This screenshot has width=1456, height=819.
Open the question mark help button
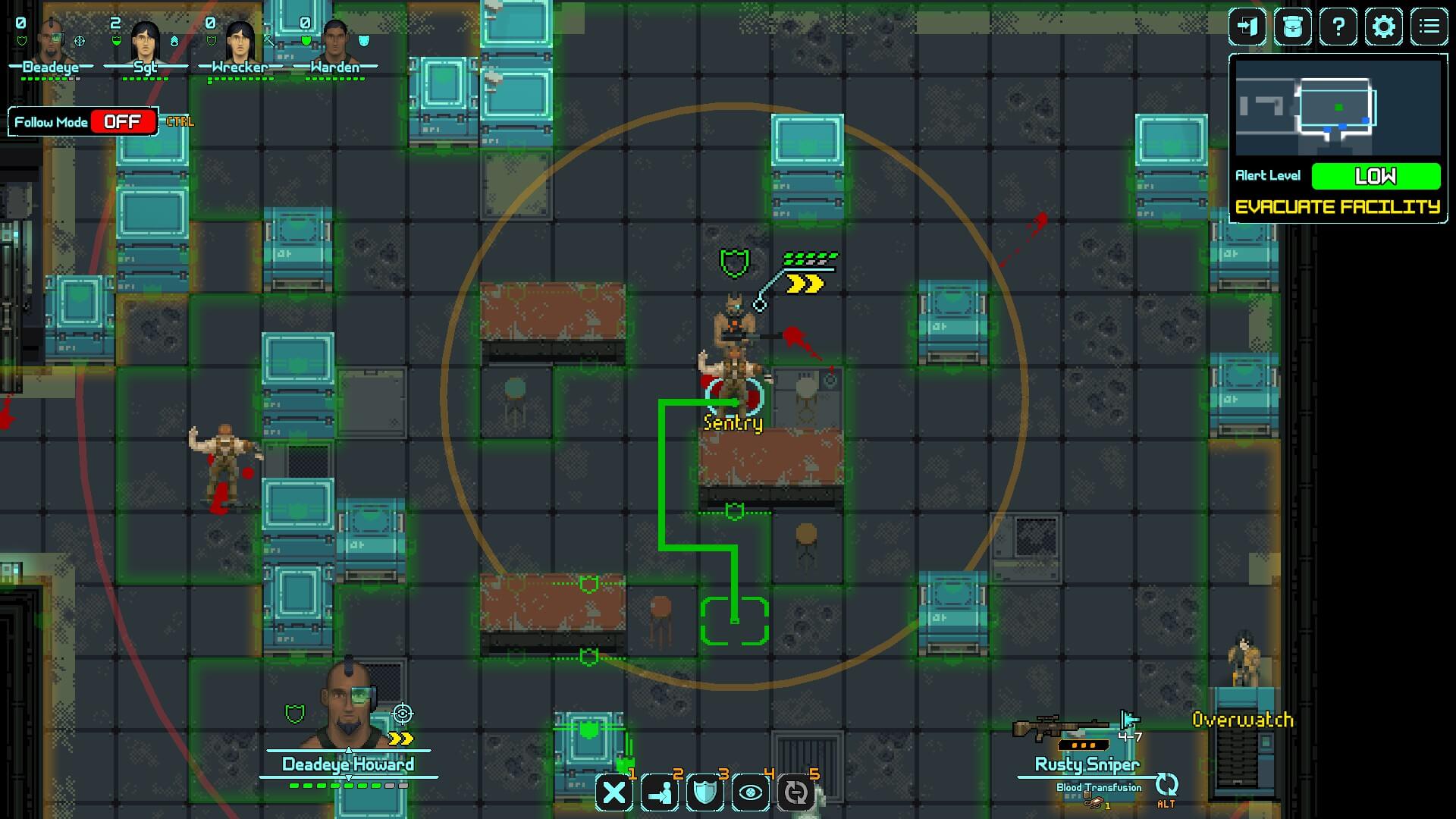pyautogui.click(x=1338, y=27)
